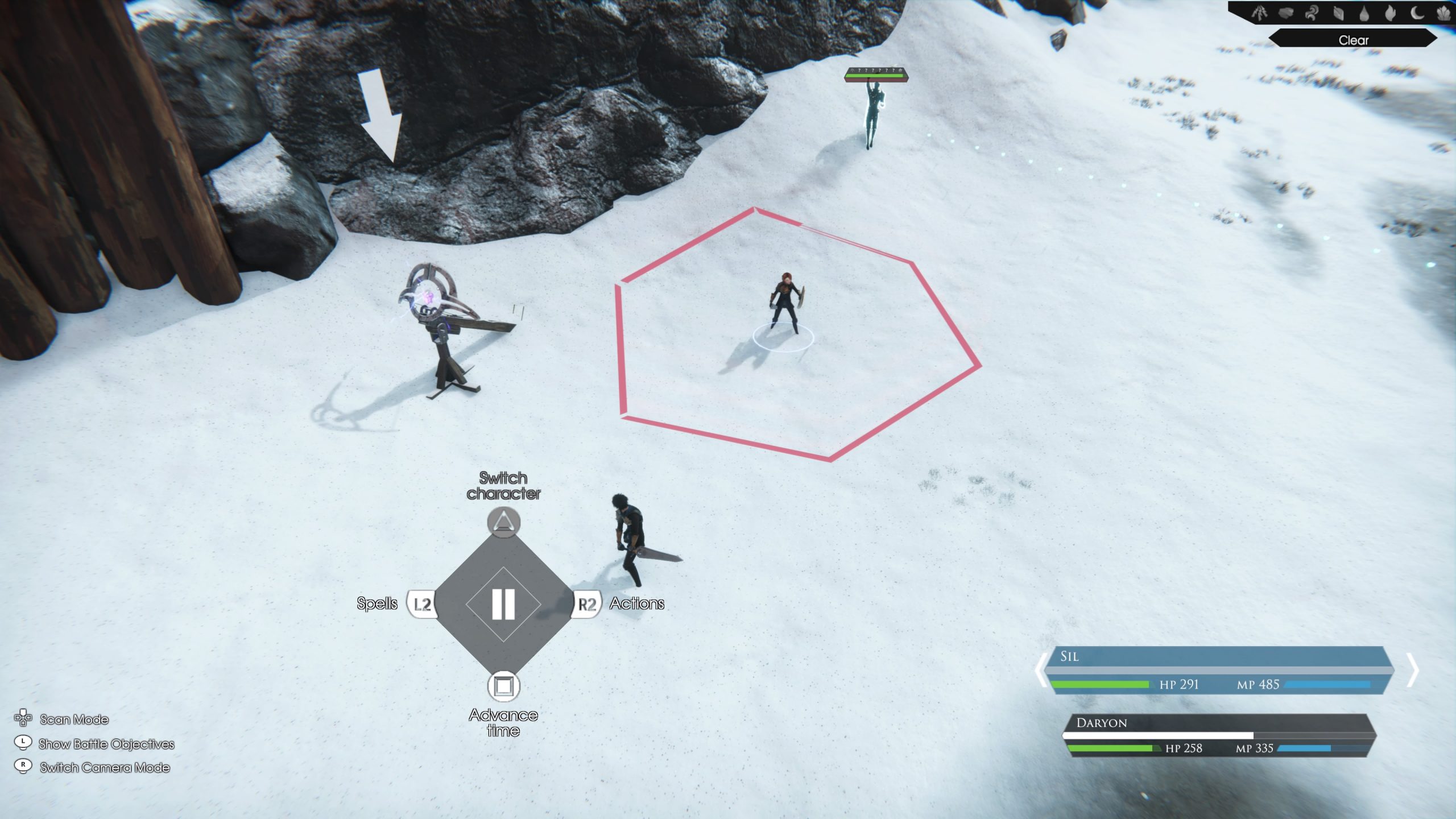Choose Advance time on the battle wheel
Viewport: 1456px width, 819px height.
tap(504, 686)
